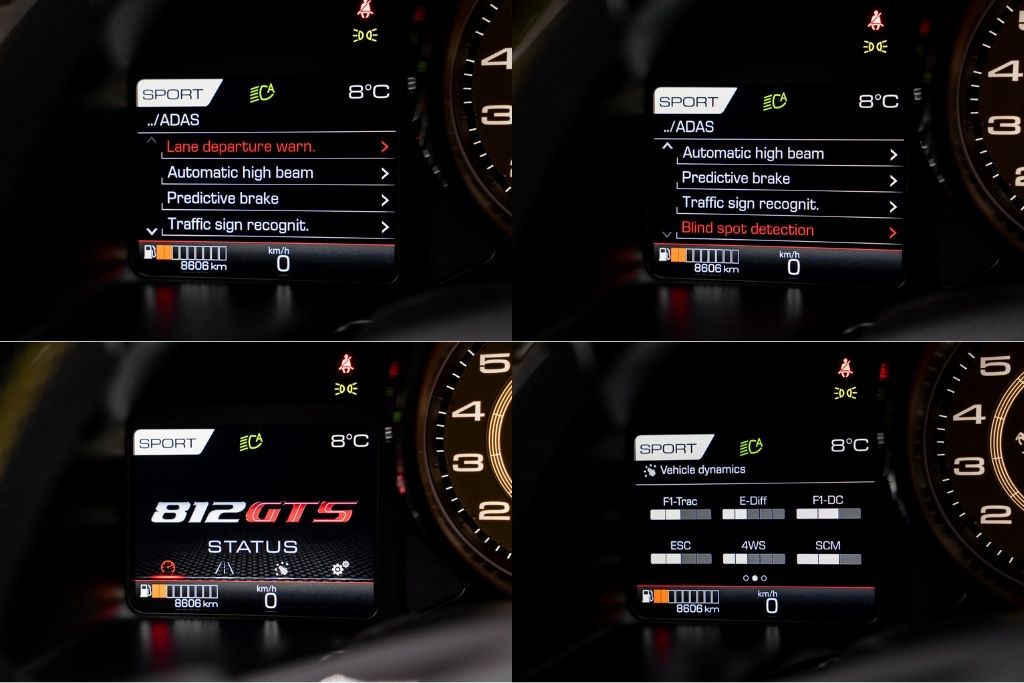Choose the gears settings icon under Status

click(340, 568)
